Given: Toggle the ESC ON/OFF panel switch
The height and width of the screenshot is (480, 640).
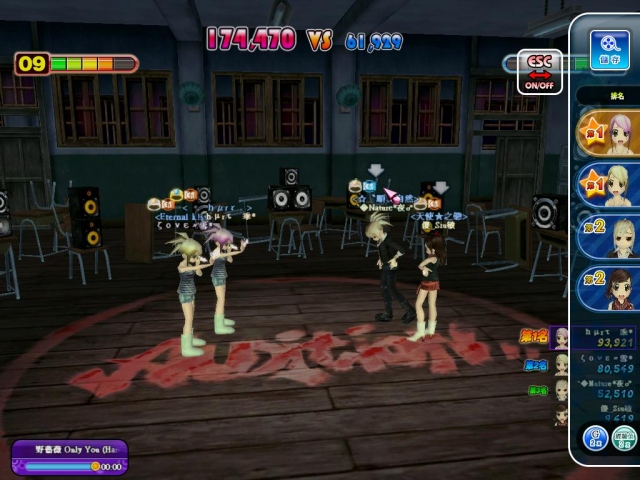Looking at the screenshot, I should 539,72.
